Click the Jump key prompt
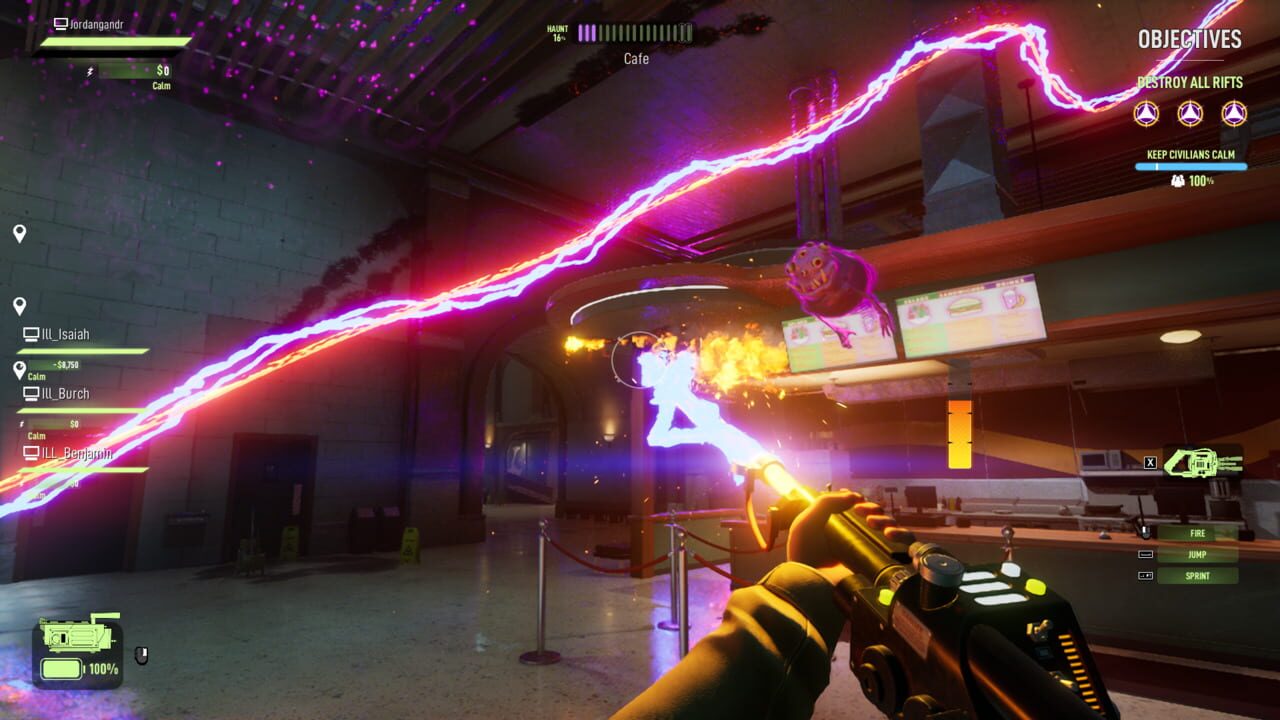This screenshot has height=720, width=1280. pos(1196,554)
